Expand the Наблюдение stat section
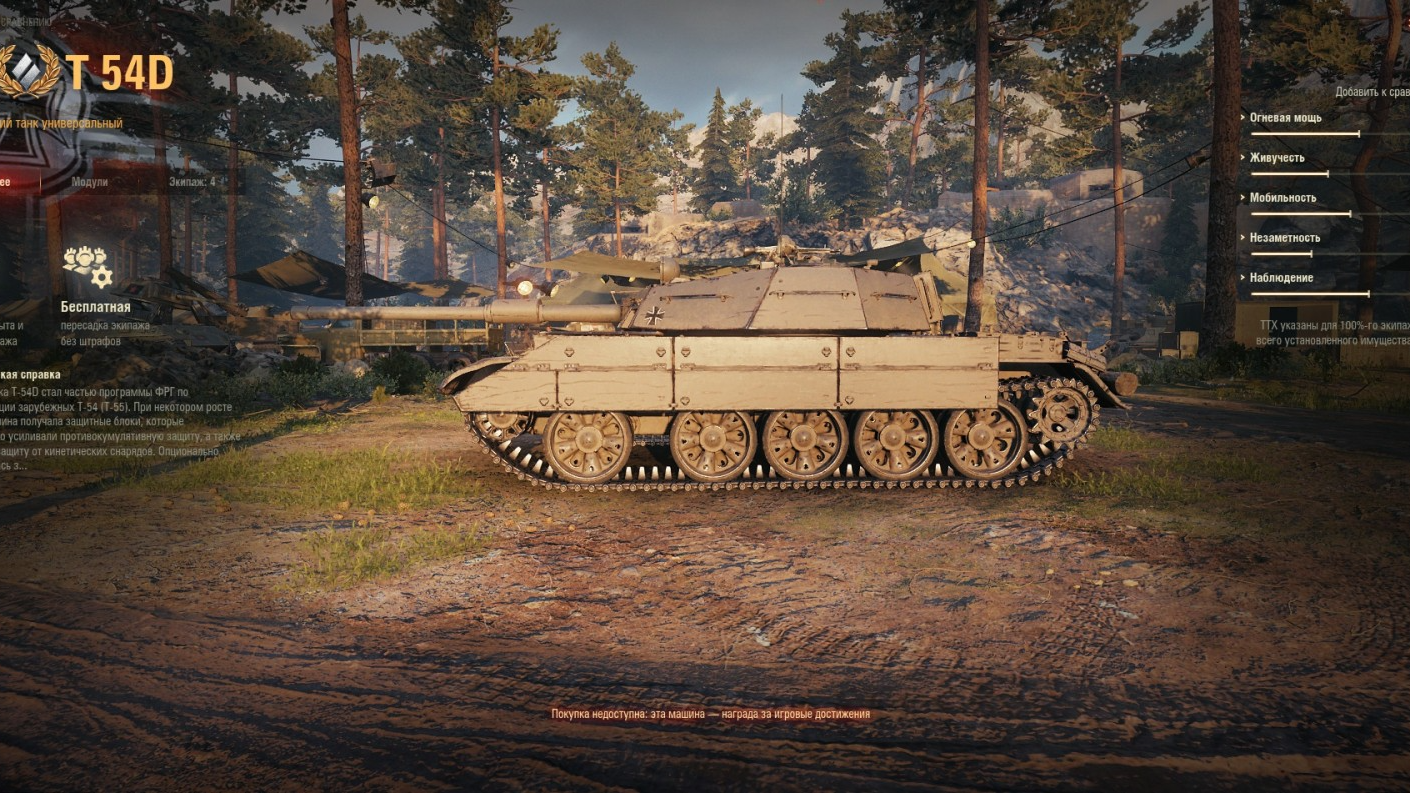Viewport: 1410px width, 793px height. tap(1282, 277)
